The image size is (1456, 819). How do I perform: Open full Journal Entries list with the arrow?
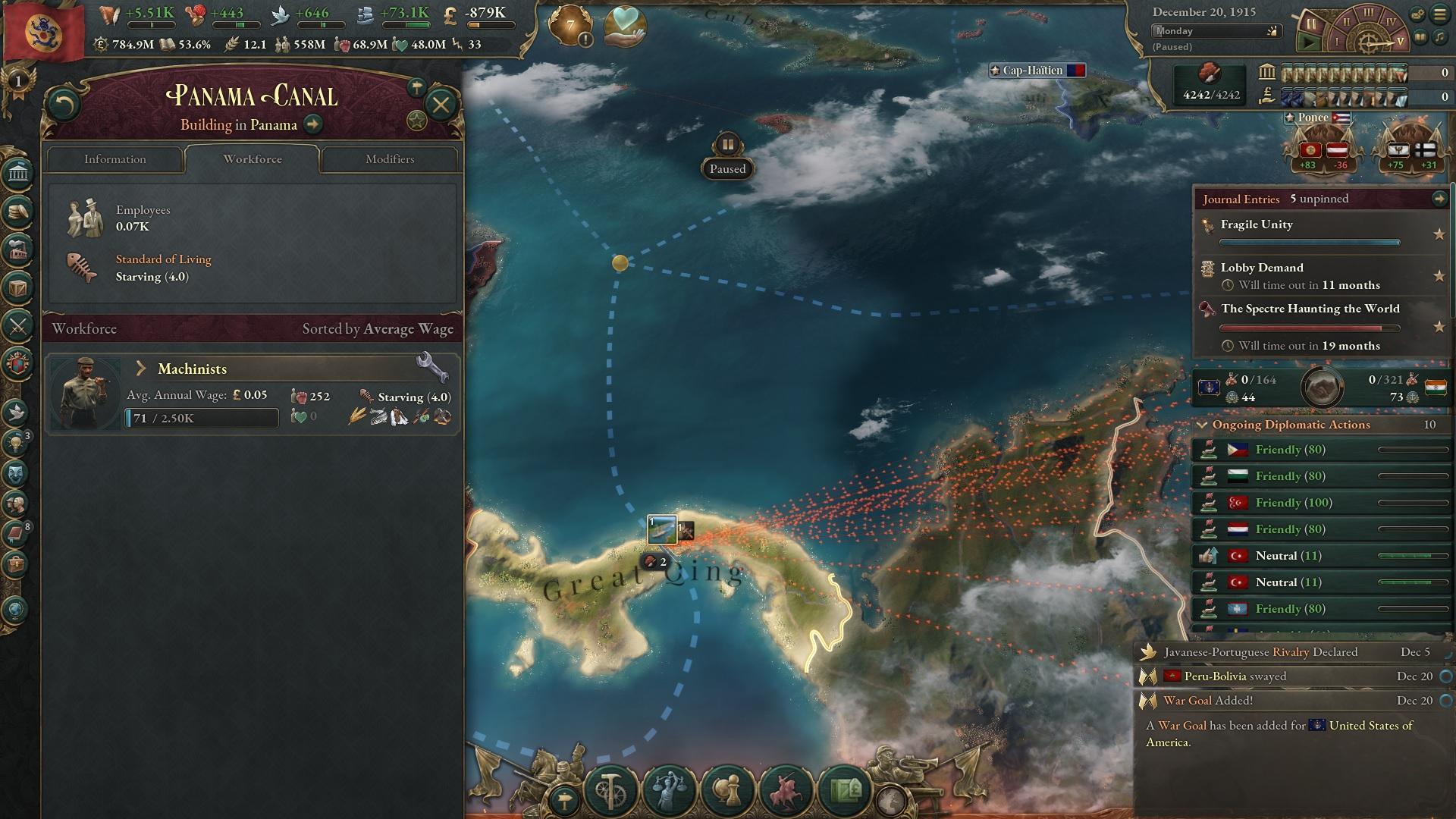tap(1439, 199)
